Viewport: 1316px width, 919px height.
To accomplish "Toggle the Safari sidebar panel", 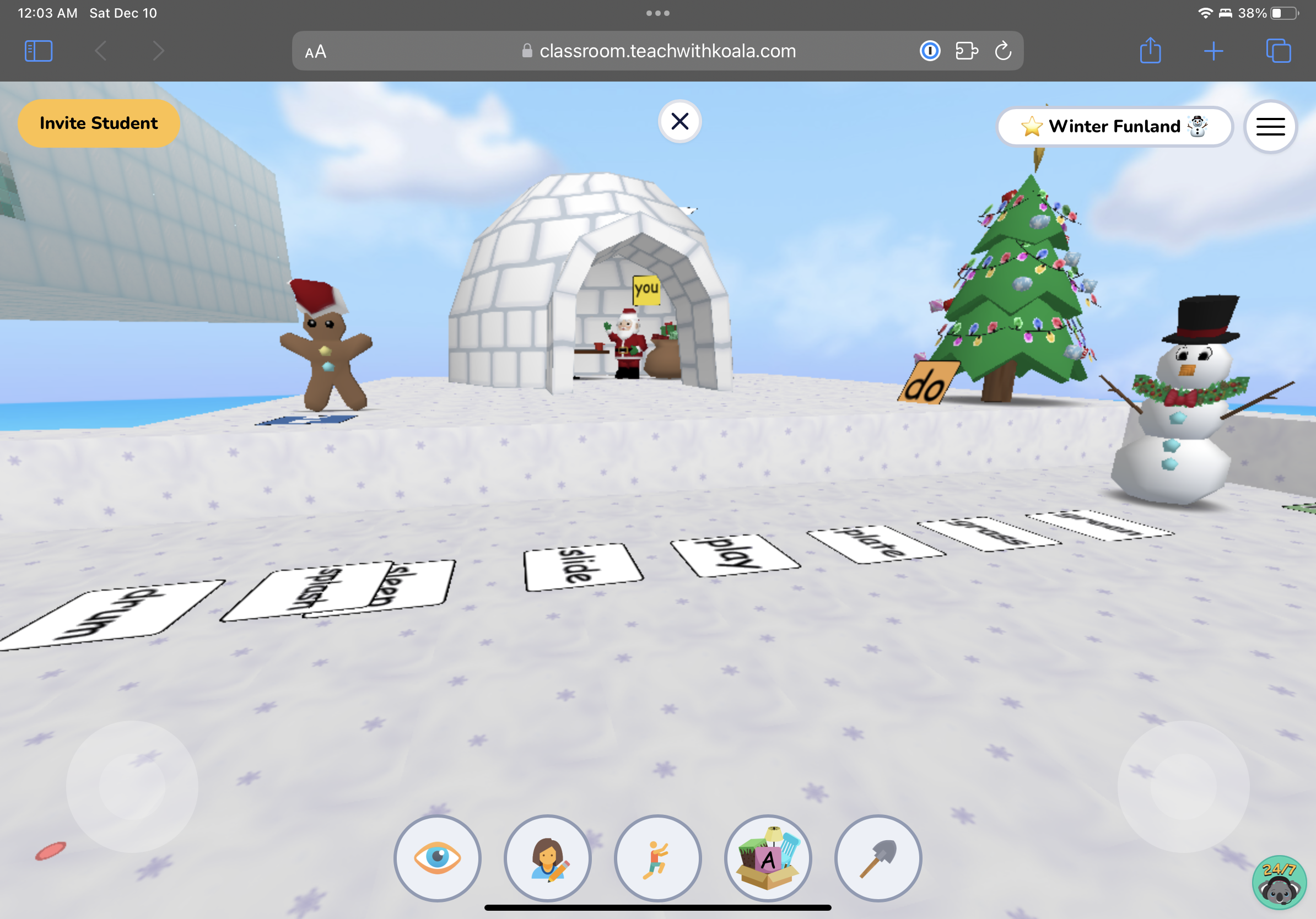I will tap(38, 51).
